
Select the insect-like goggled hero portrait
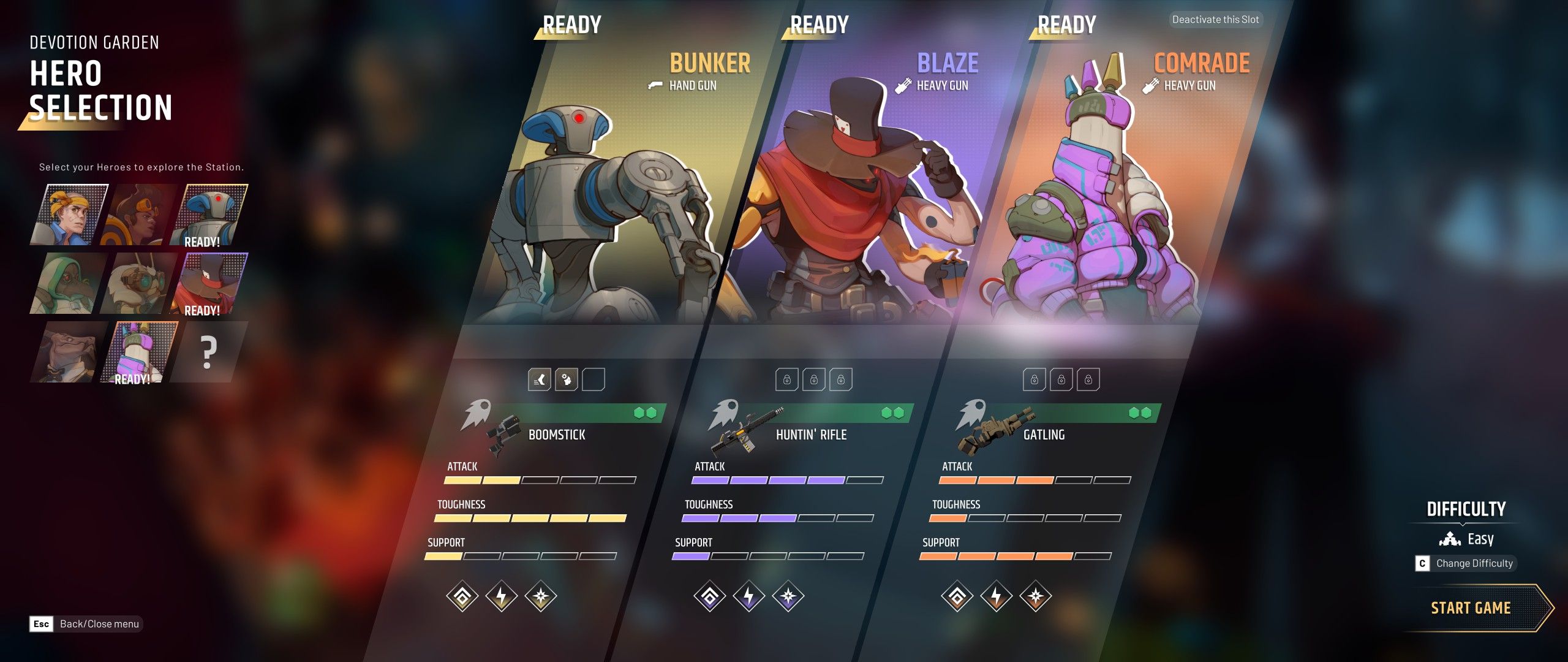[x=140, y=283]
